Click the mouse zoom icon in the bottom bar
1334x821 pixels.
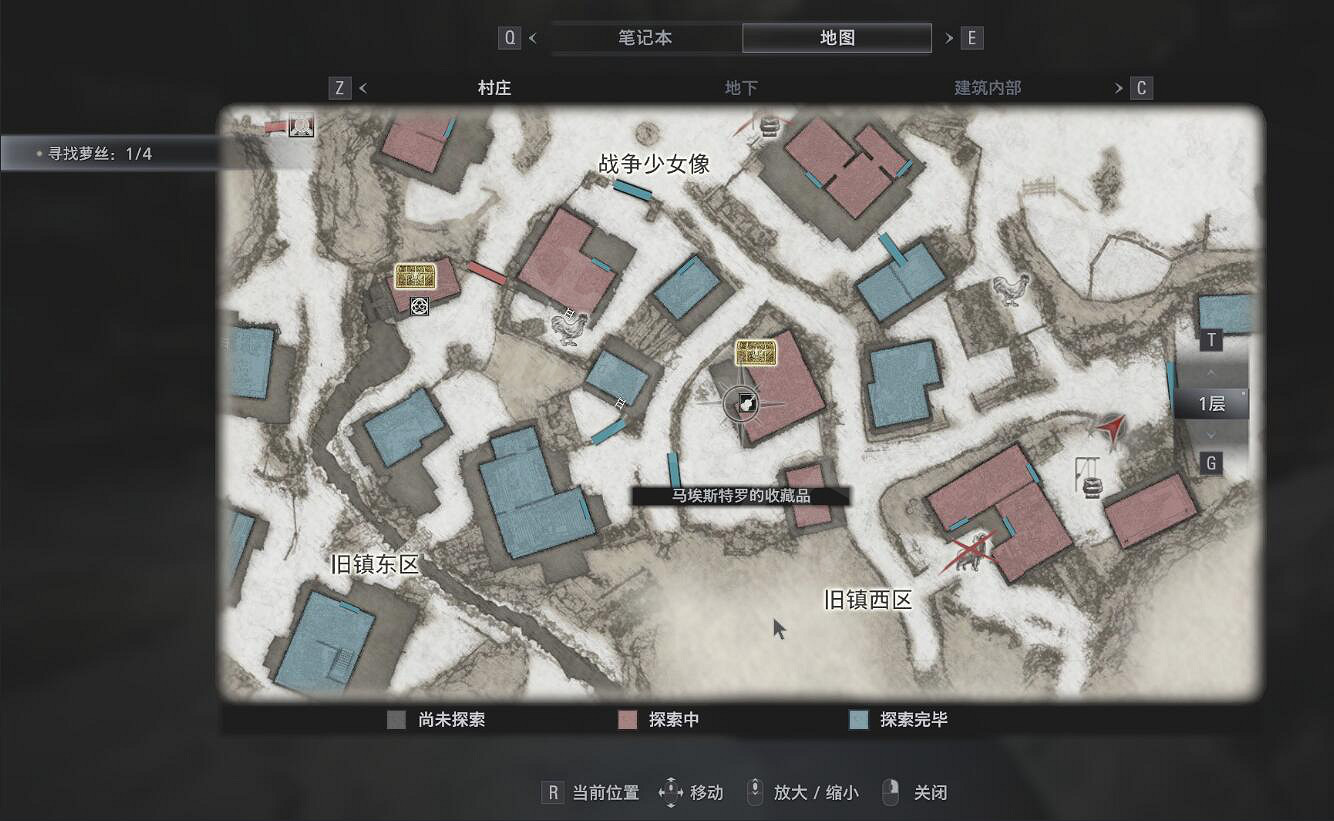pos(752,792)
